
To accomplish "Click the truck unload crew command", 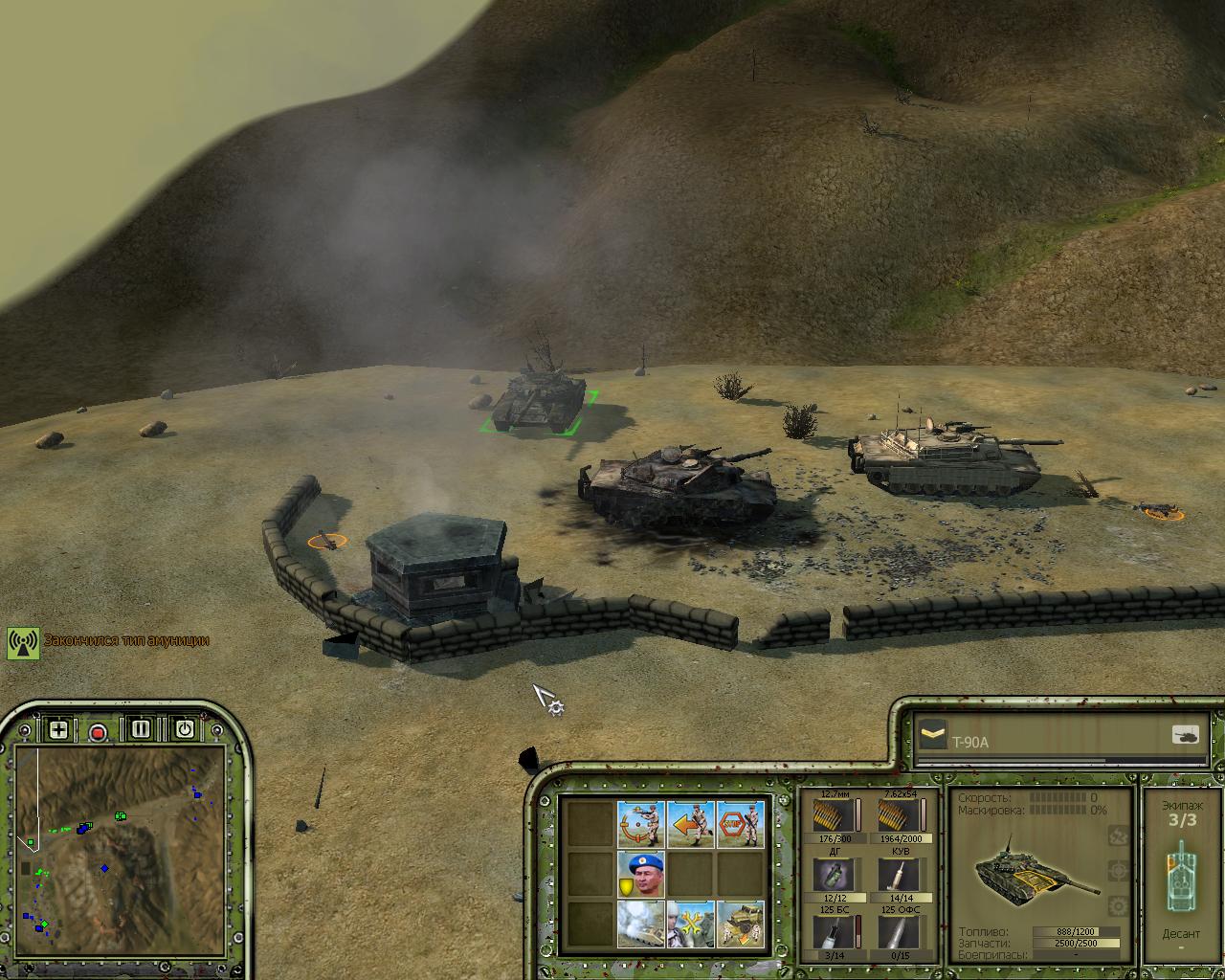I will [741, 924].
